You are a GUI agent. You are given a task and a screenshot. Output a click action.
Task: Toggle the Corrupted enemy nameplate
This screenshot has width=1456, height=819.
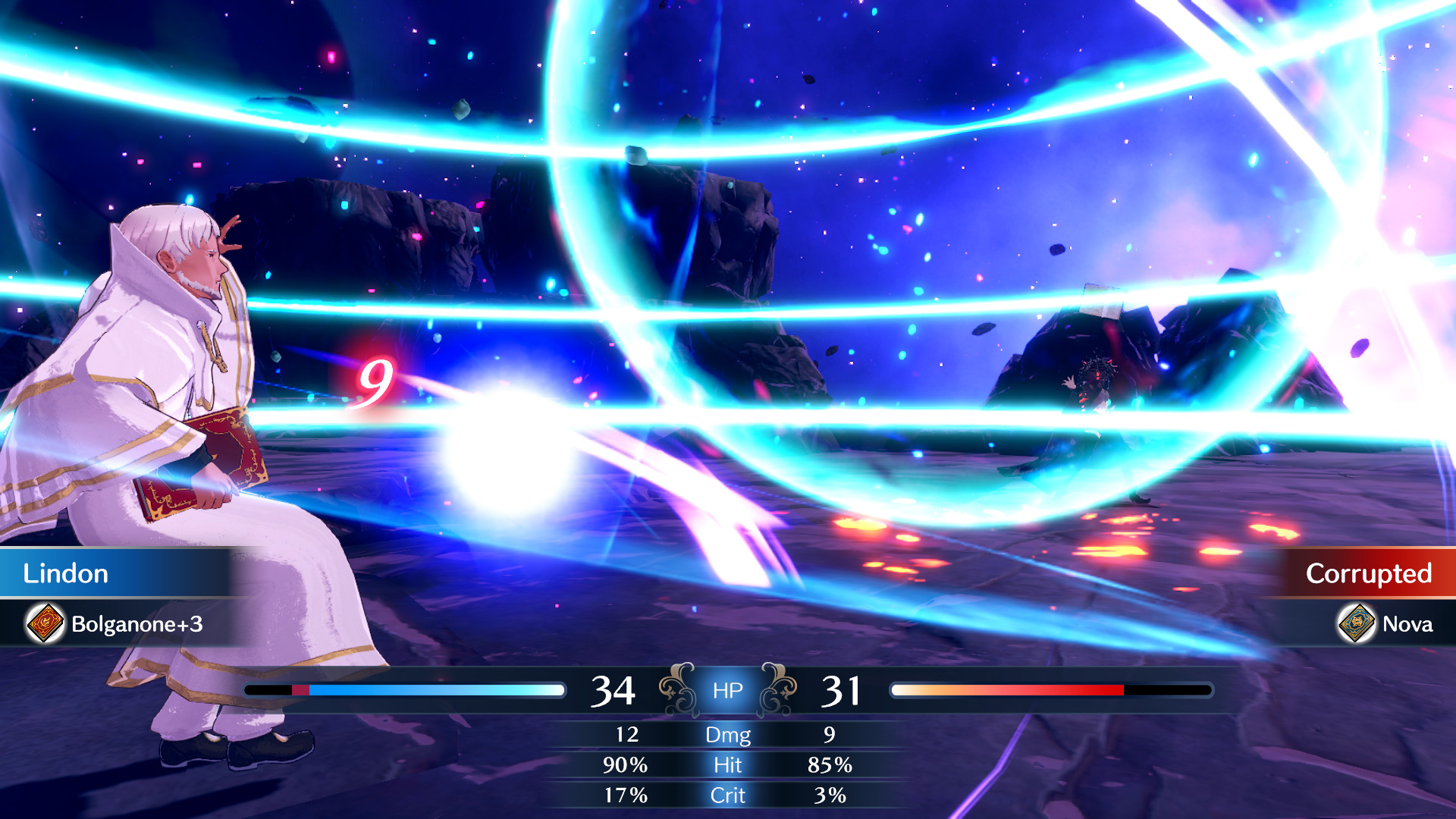[x=1365, y=573]
